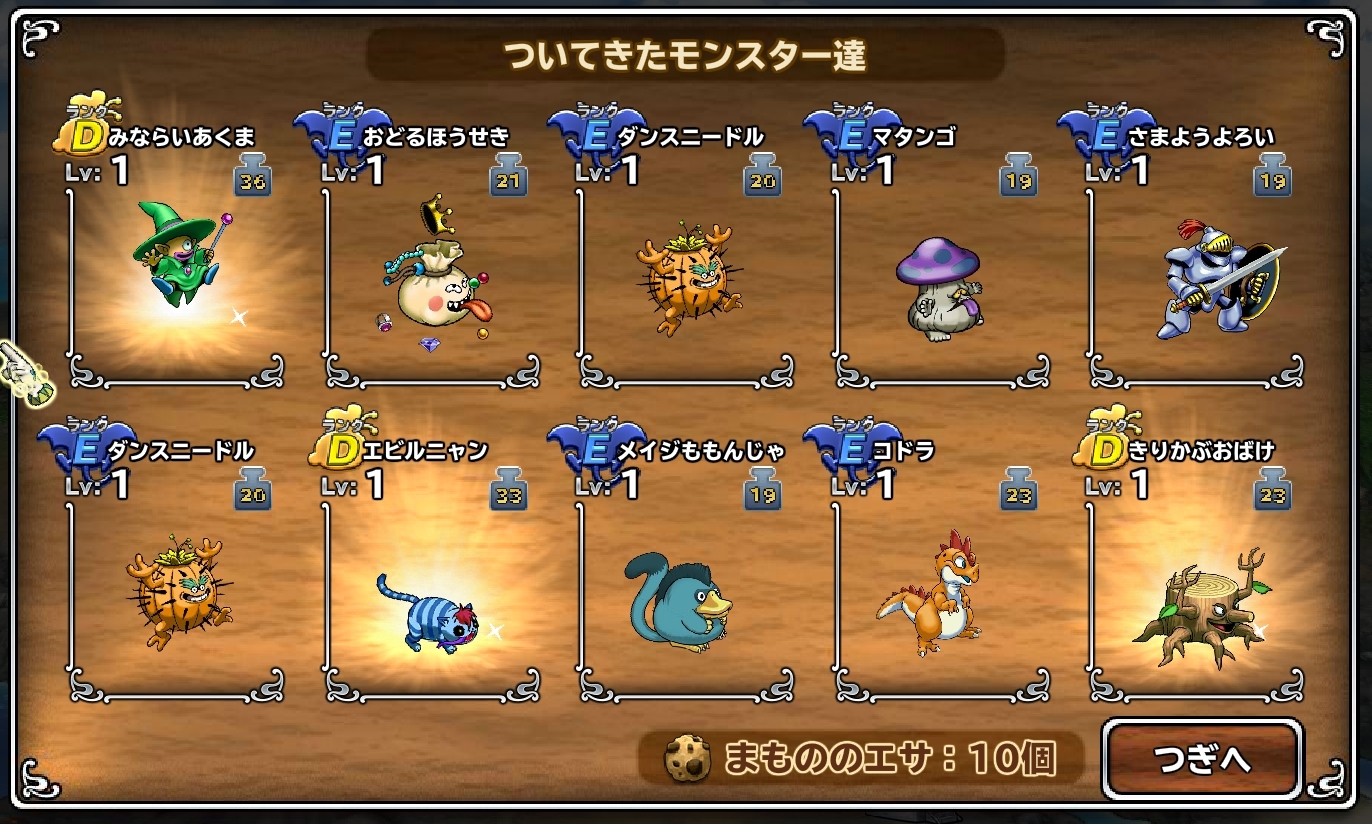Click the つぎへ button to continue

point(1201,759)
